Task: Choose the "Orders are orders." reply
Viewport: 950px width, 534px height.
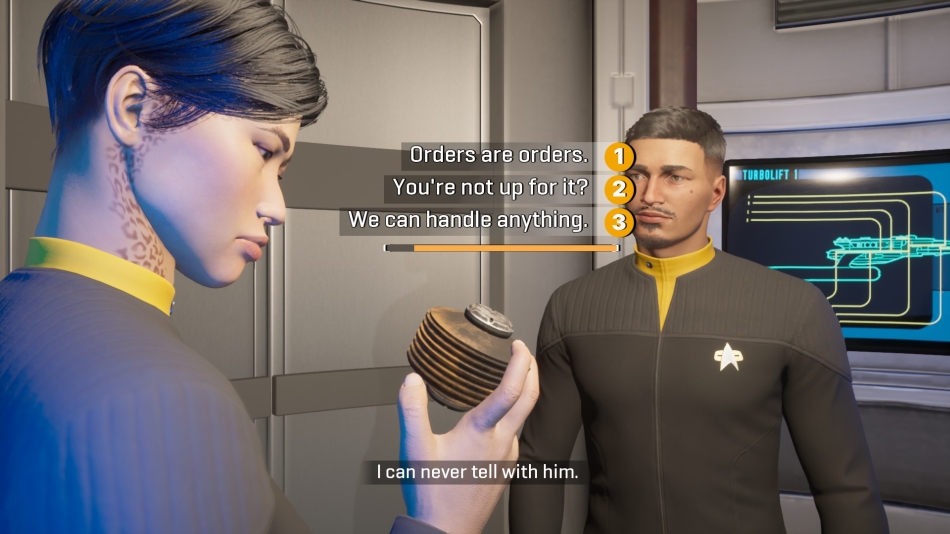Action: [499, 156]
